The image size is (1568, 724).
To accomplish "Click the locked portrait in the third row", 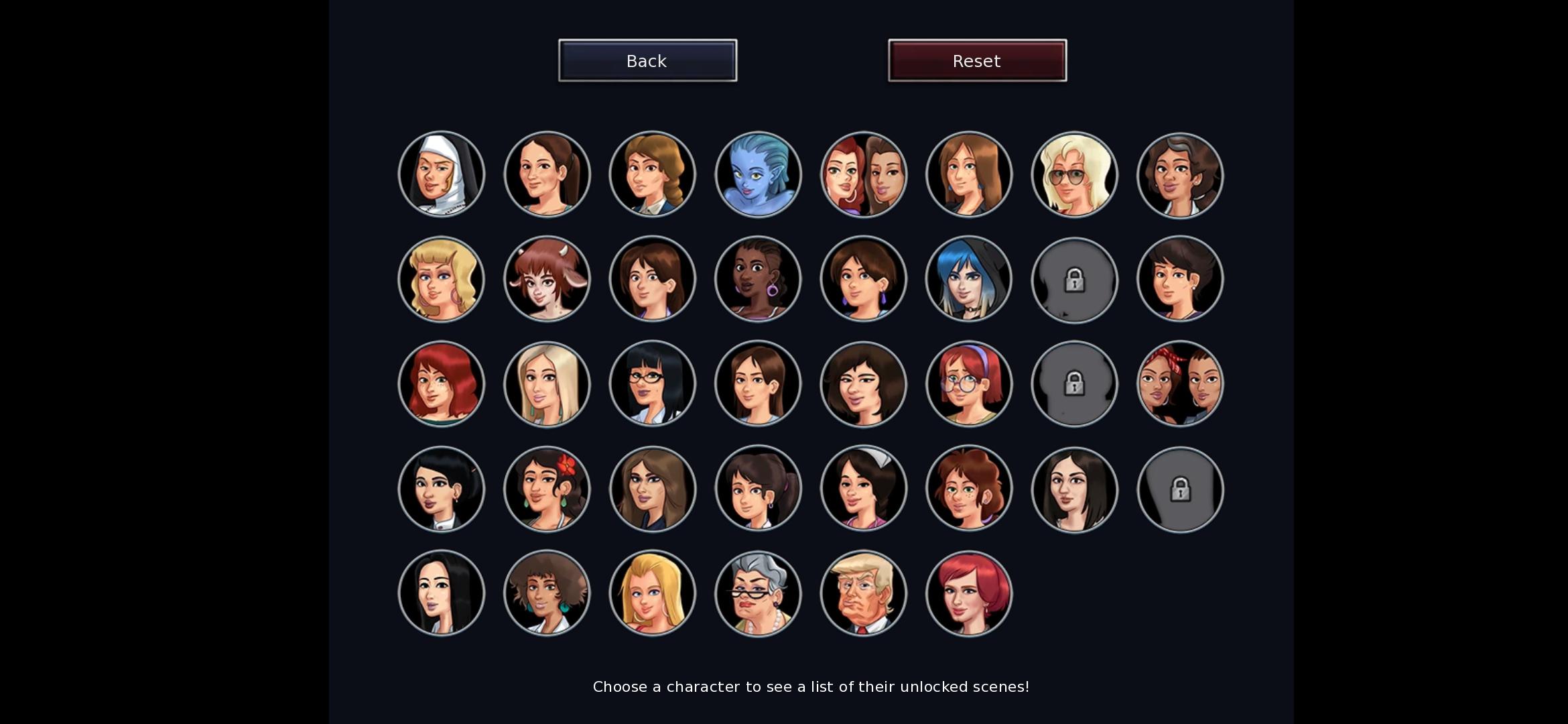I will coord(1074,384).
